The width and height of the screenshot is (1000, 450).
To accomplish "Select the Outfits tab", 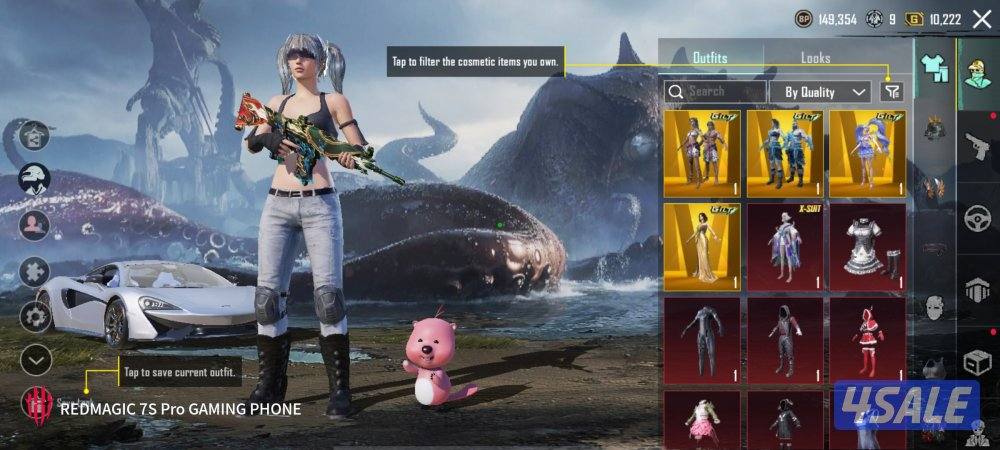I will point(710,58).
